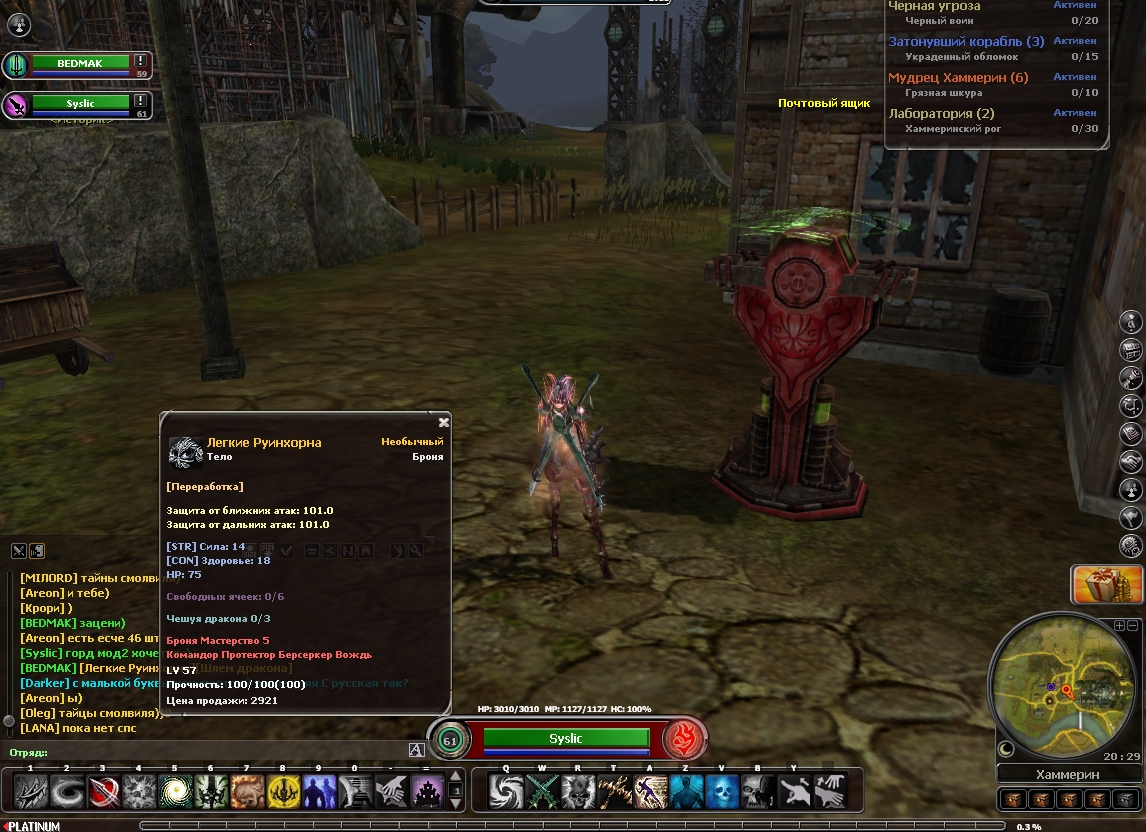Click the Platinum logo in the corner

pyautogui.click(x=32, y=826)
